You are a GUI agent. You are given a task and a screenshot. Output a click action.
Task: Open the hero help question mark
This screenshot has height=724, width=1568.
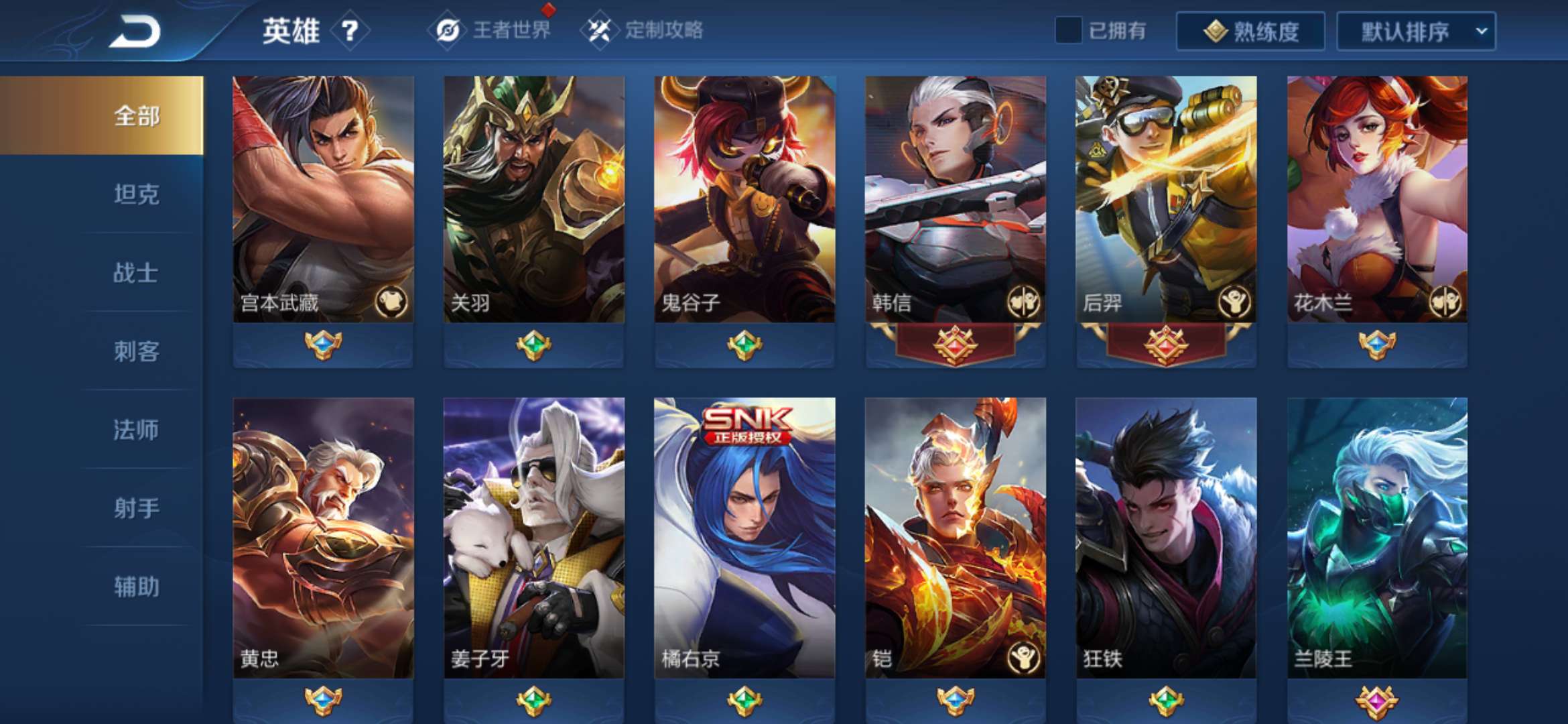[350, 31]
